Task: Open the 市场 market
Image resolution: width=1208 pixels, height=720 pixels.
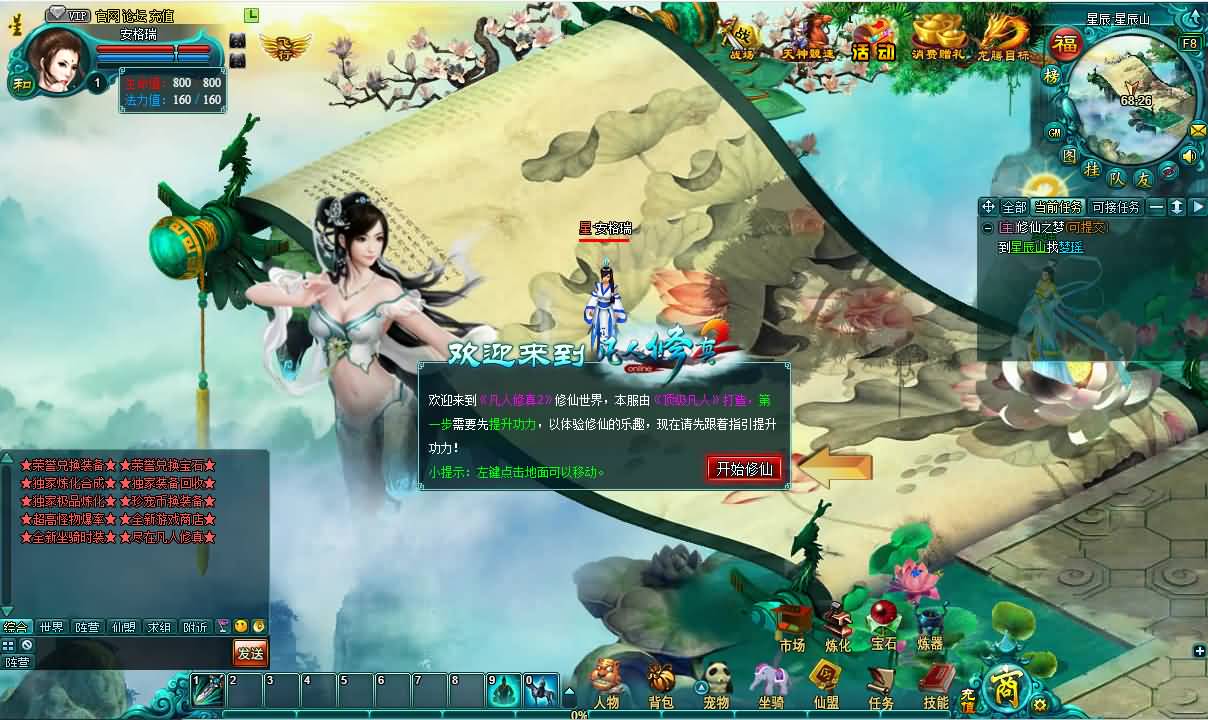Action: click(x=792, y=628)
